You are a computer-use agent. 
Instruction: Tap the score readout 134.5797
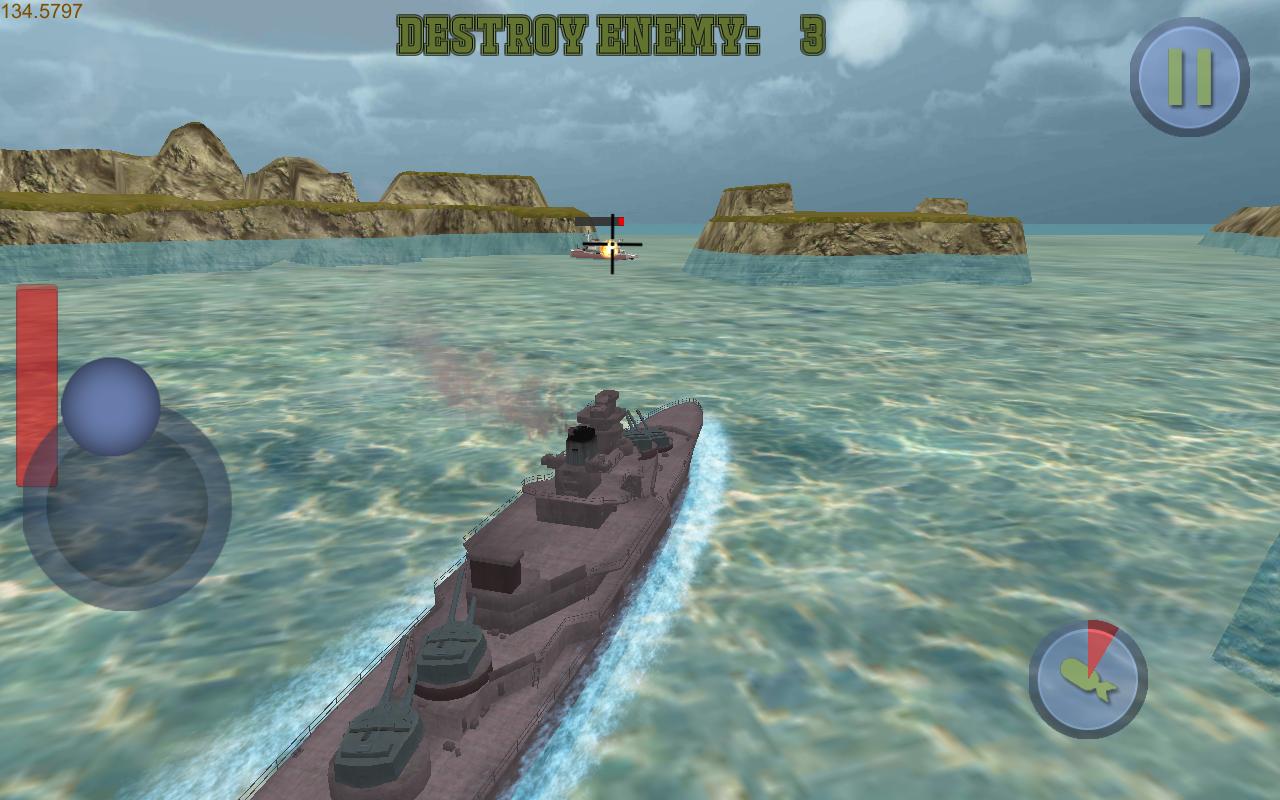42,12
